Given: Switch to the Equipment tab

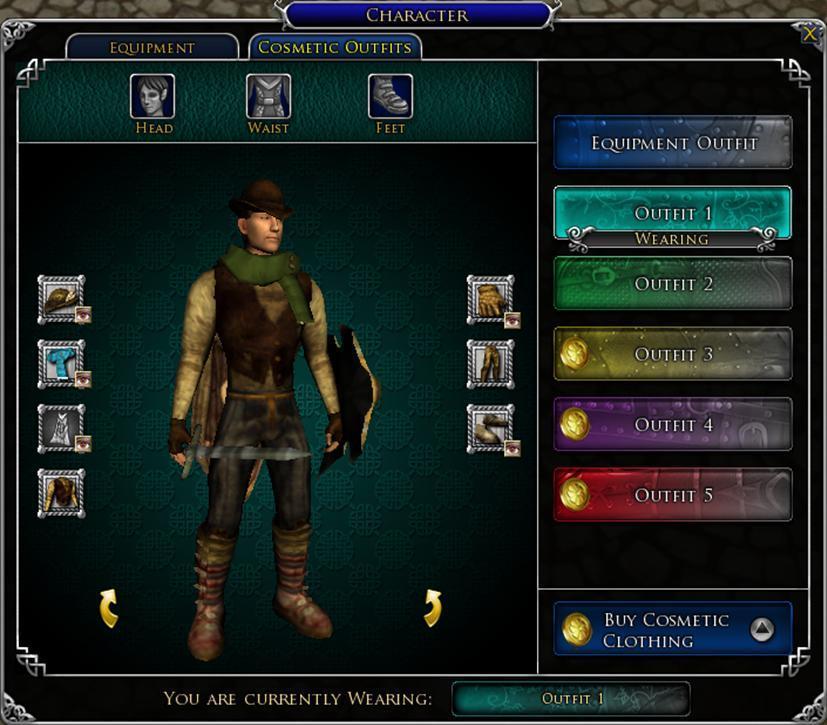Looking at the screenshot, I should (x=152, y=47).
